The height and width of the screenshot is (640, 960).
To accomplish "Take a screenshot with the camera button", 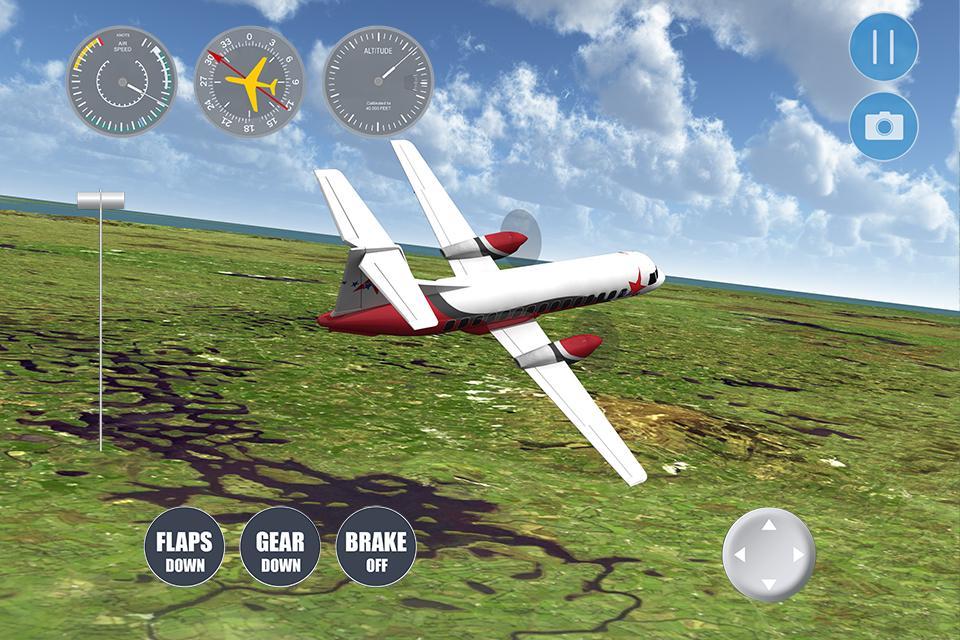I will pos(883,126).
